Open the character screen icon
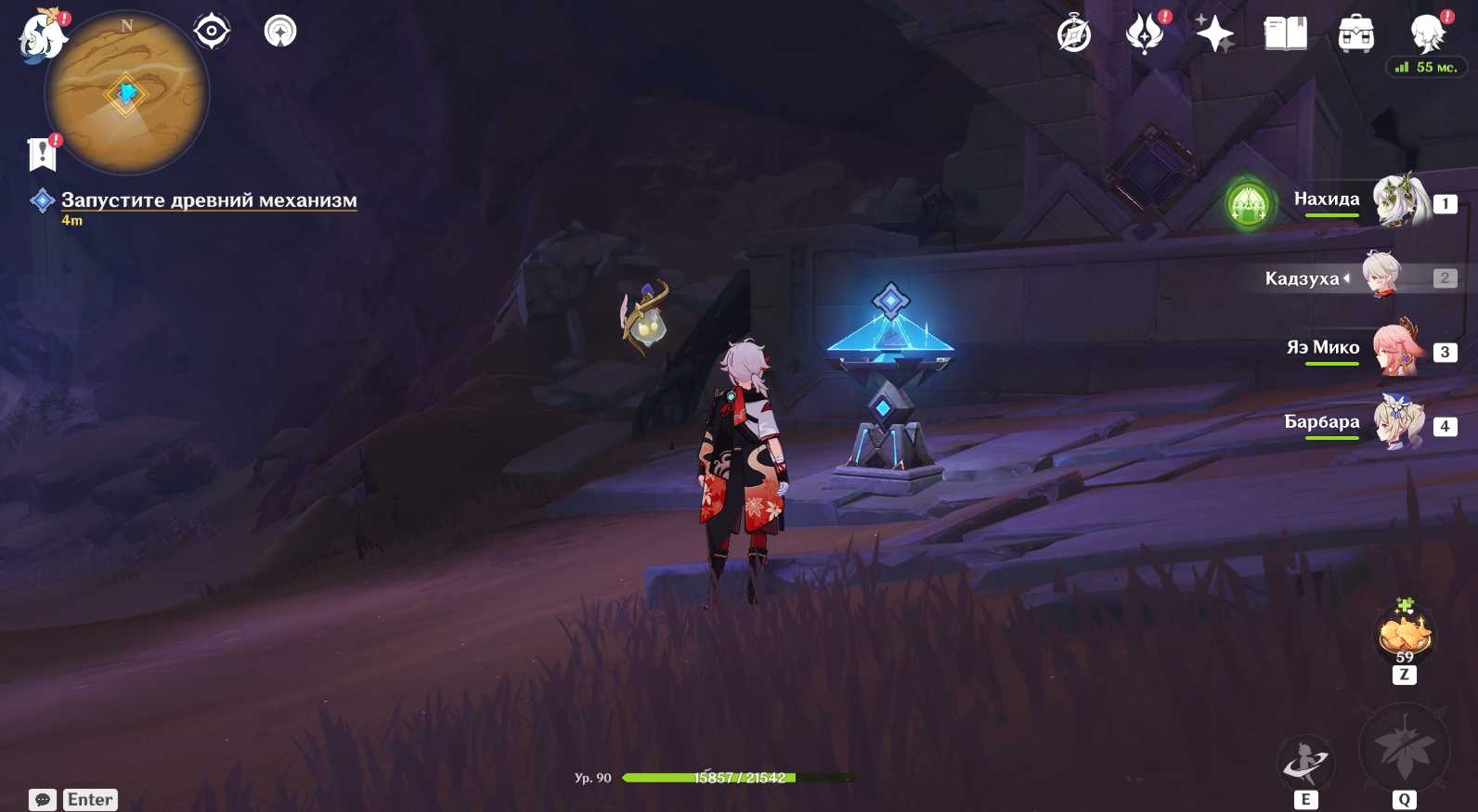 pos(1426,34)
